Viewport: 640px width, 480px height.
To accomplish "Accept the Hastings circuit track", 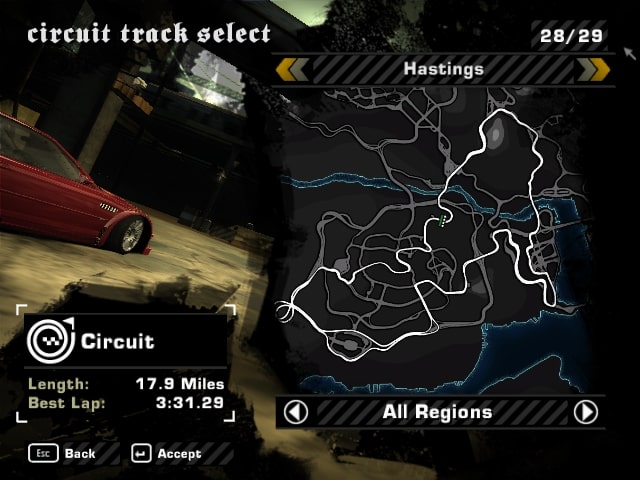I will coord(166,453).
